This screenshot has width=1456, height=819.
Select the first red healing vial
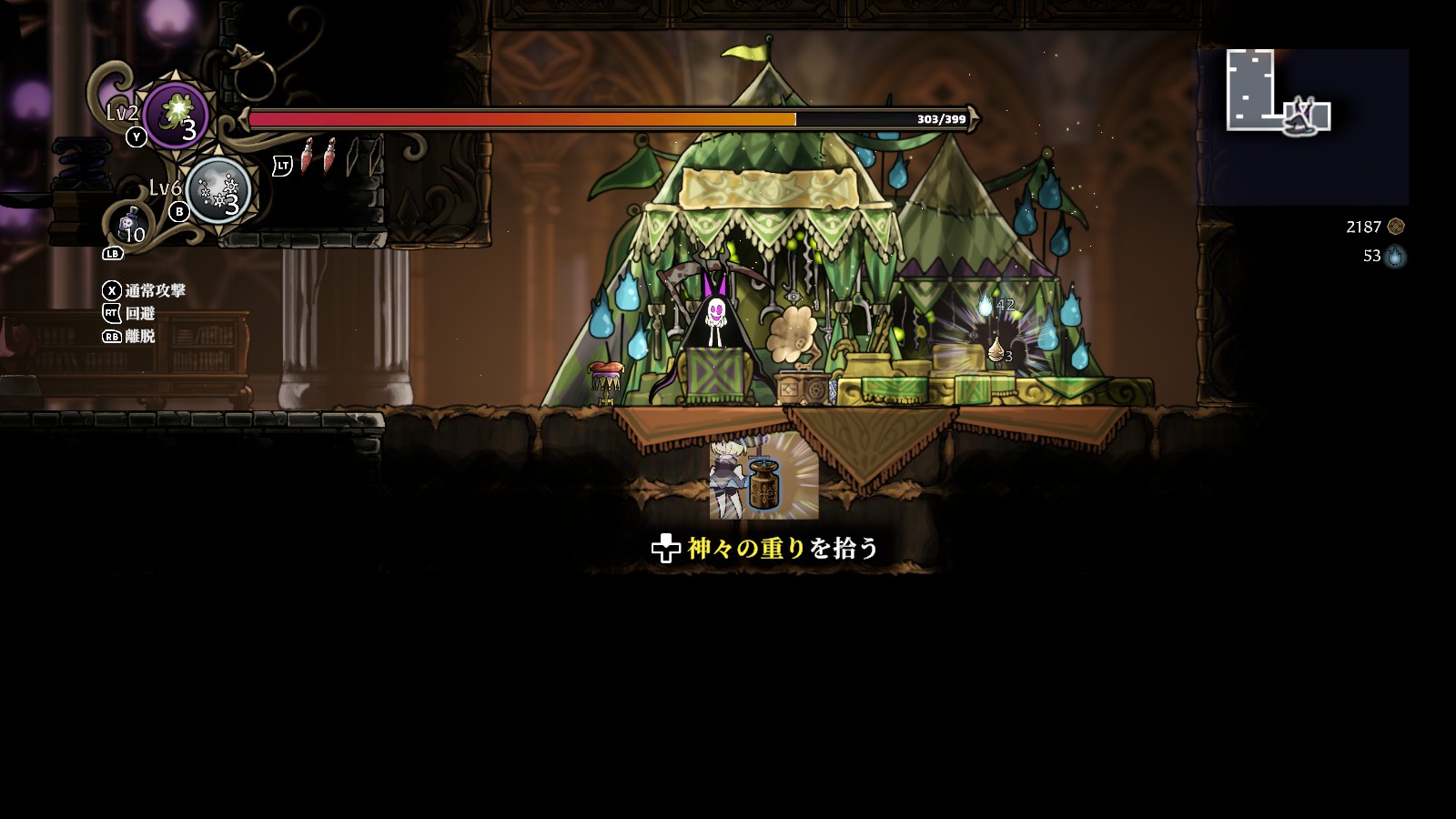tap(308, 157)
